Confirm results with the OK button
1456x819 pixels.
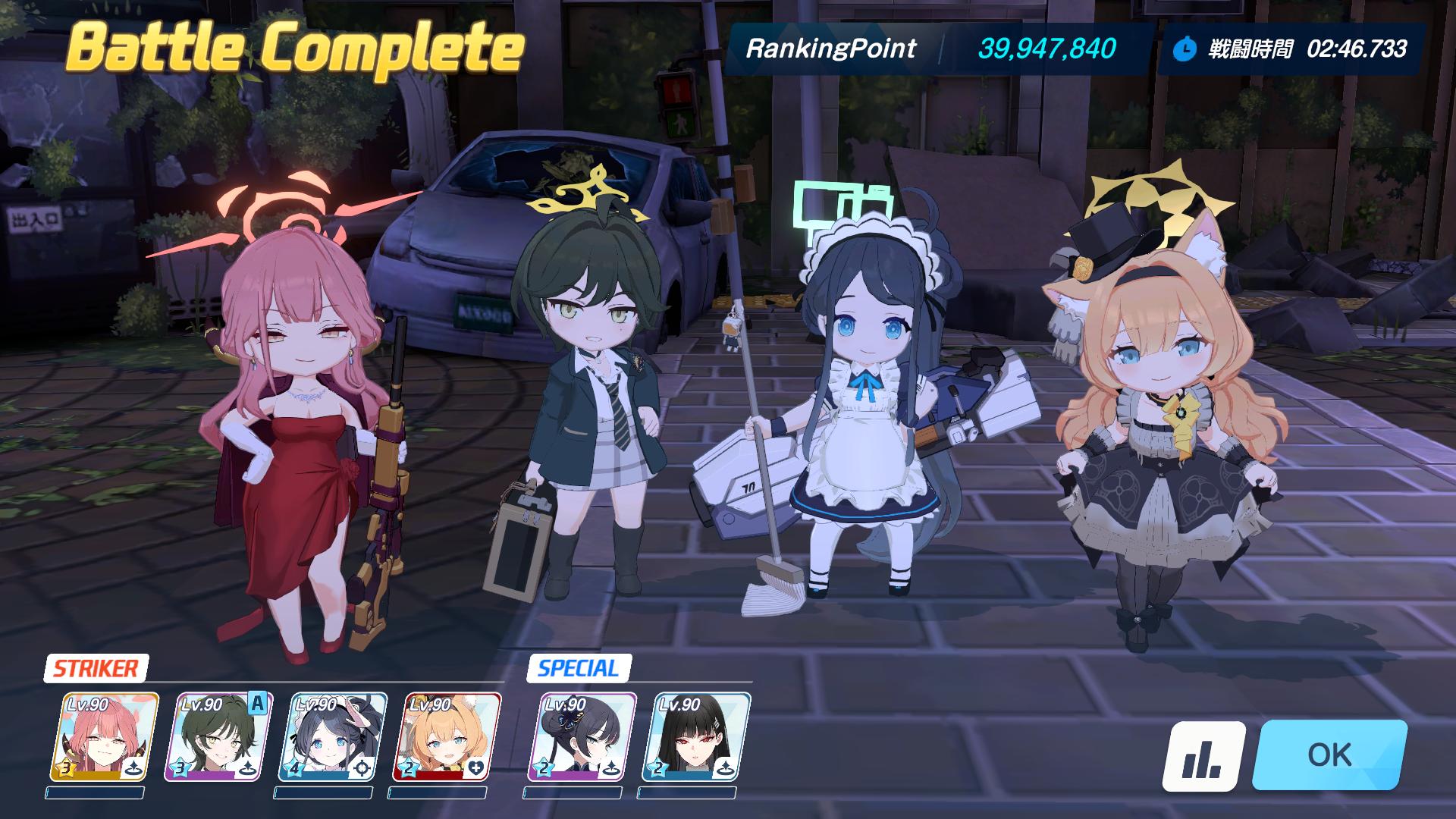pyautogui.click(x=1329, y=755)
